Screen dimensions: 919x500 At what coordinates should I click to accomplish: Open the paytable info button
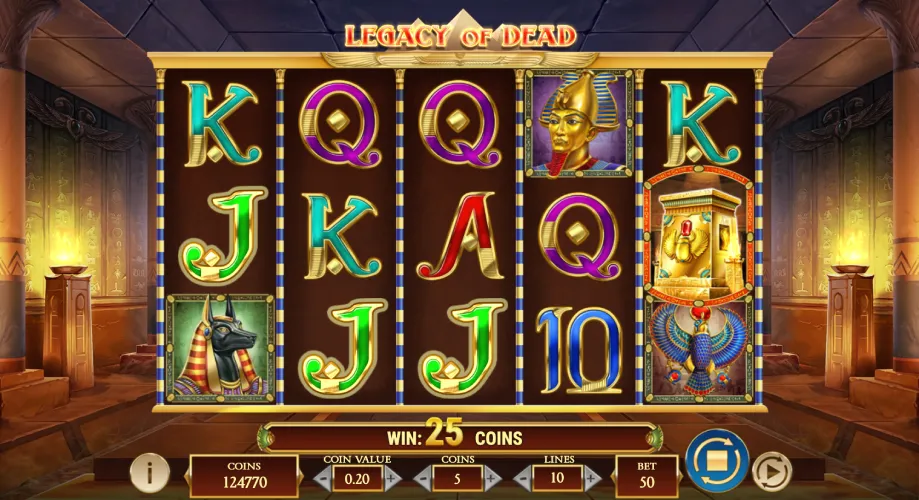149,468
